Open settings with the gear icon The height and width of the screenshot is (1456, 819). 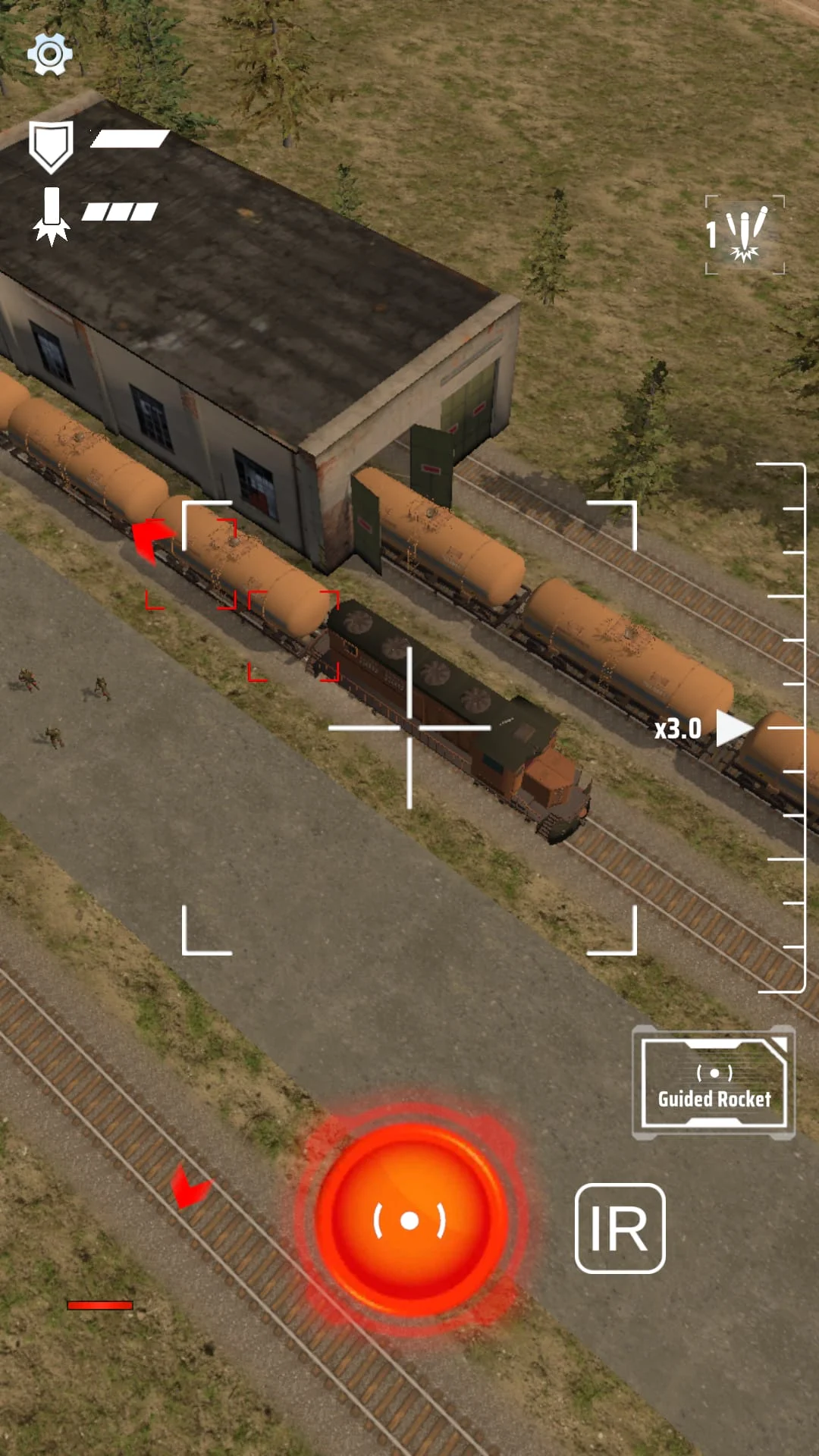(50, 54)
